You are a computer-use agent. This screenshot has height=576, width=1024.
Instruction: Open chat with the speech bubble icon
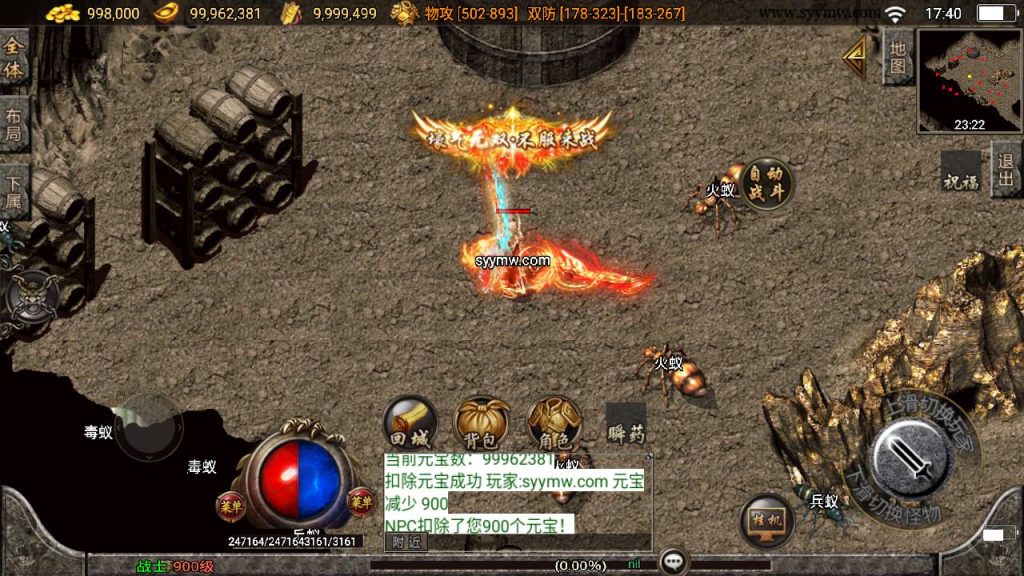click(x=674, y=562)
